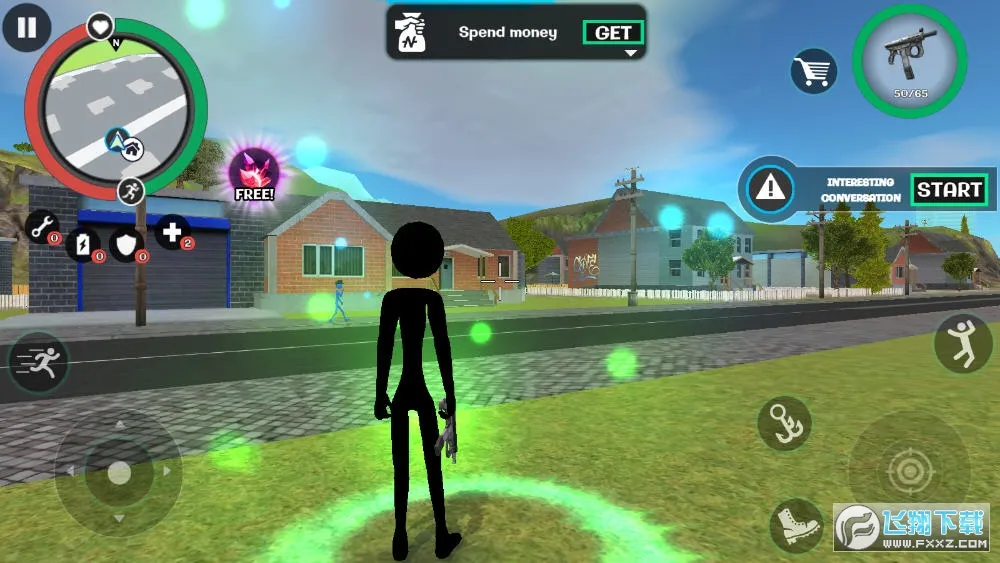
Task: Claim the Spend money reward with GET
Action: click(613, 33)
